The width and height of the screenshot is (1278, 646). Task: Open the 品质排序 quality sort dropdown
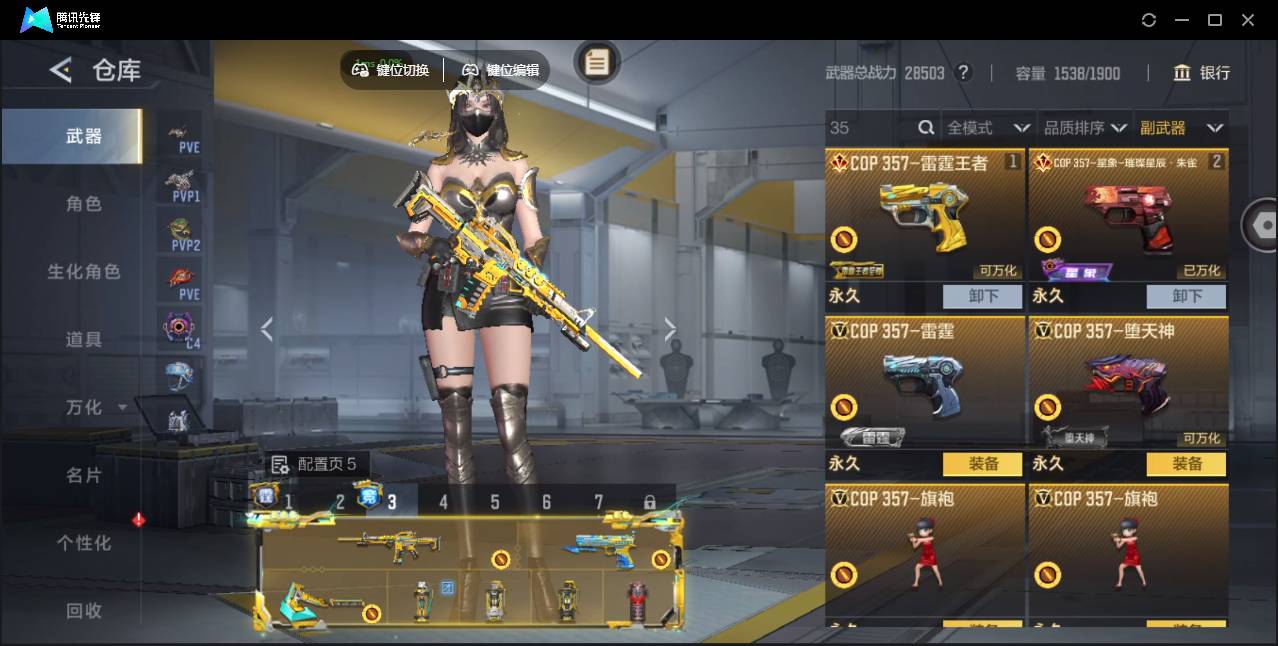pos(1085,128)
